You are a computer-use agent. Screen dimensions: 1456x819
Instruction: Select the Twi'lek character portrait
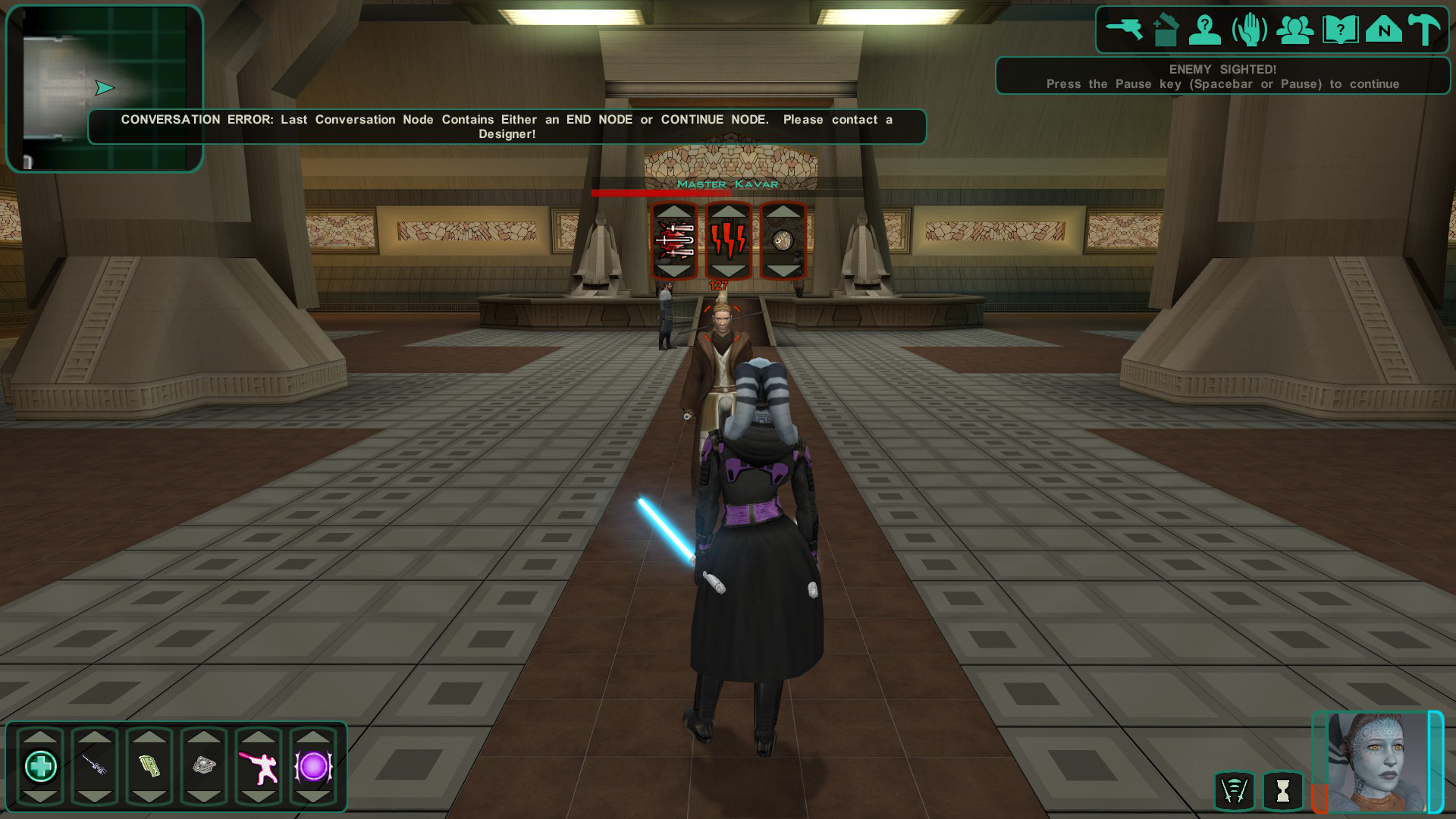click(x=1376, y=761)
